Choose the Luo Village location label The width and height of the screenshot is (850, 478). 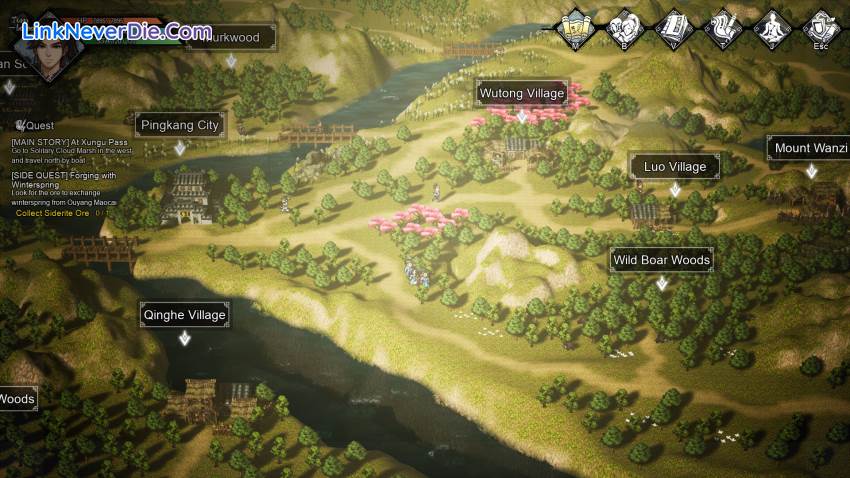click(674, 166)
